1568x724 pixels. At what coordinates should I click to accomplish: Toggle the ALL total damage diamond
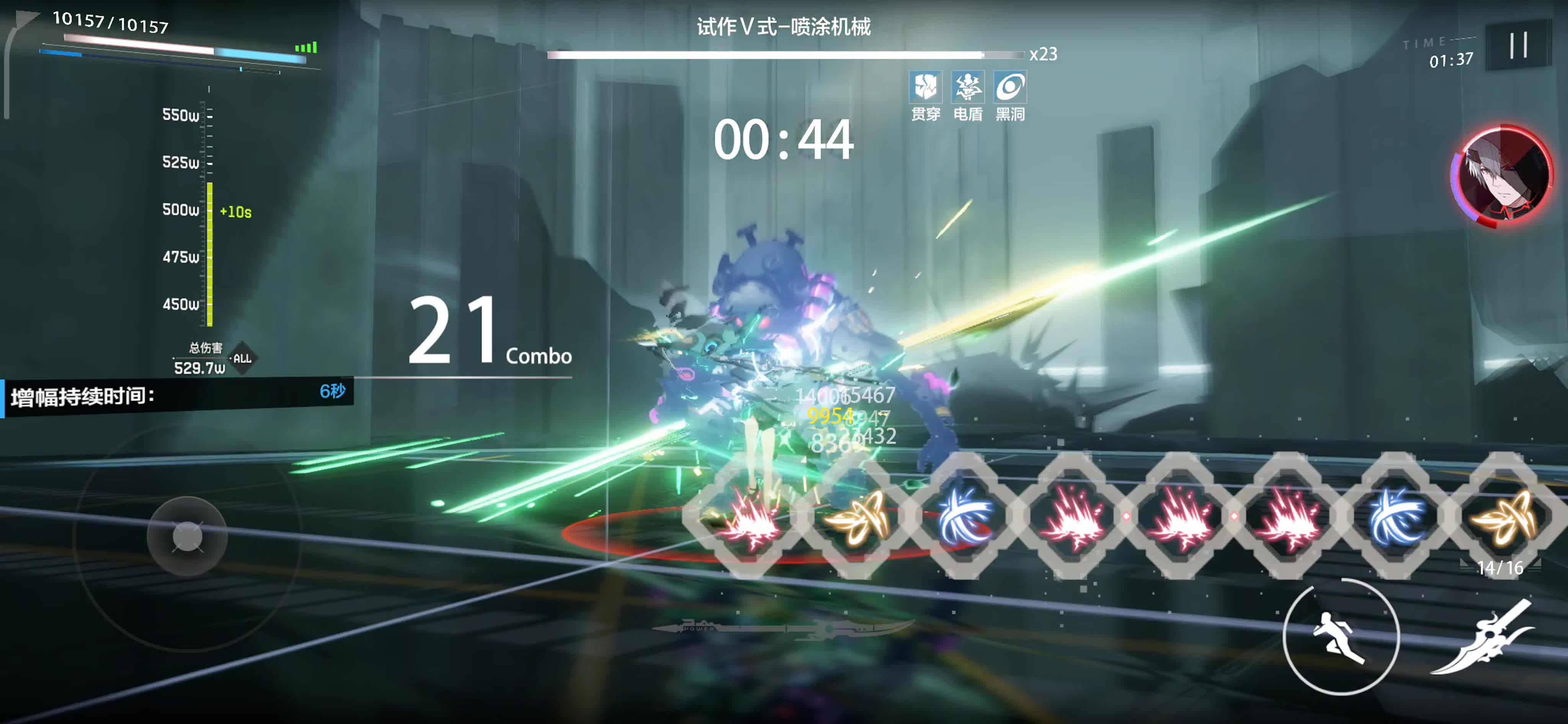242,358
